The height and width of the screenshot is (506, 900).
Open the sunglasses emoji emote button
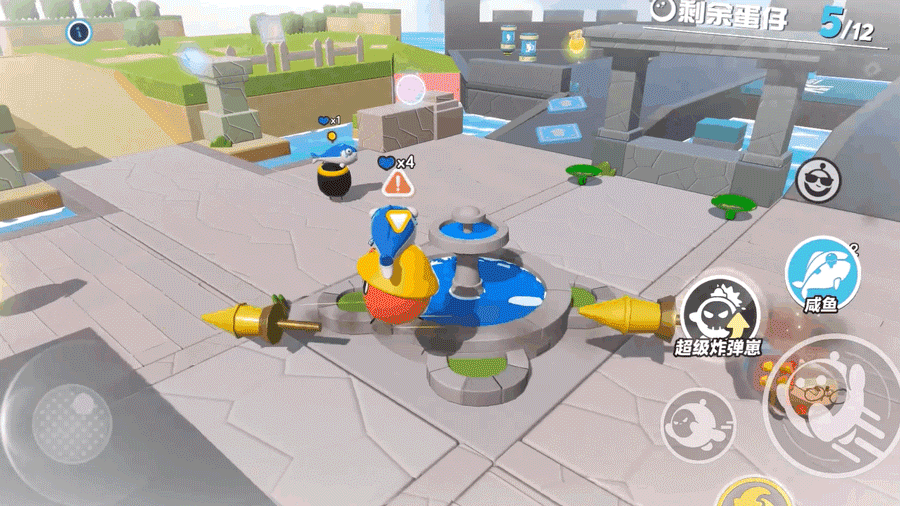[x=820, y=180]
